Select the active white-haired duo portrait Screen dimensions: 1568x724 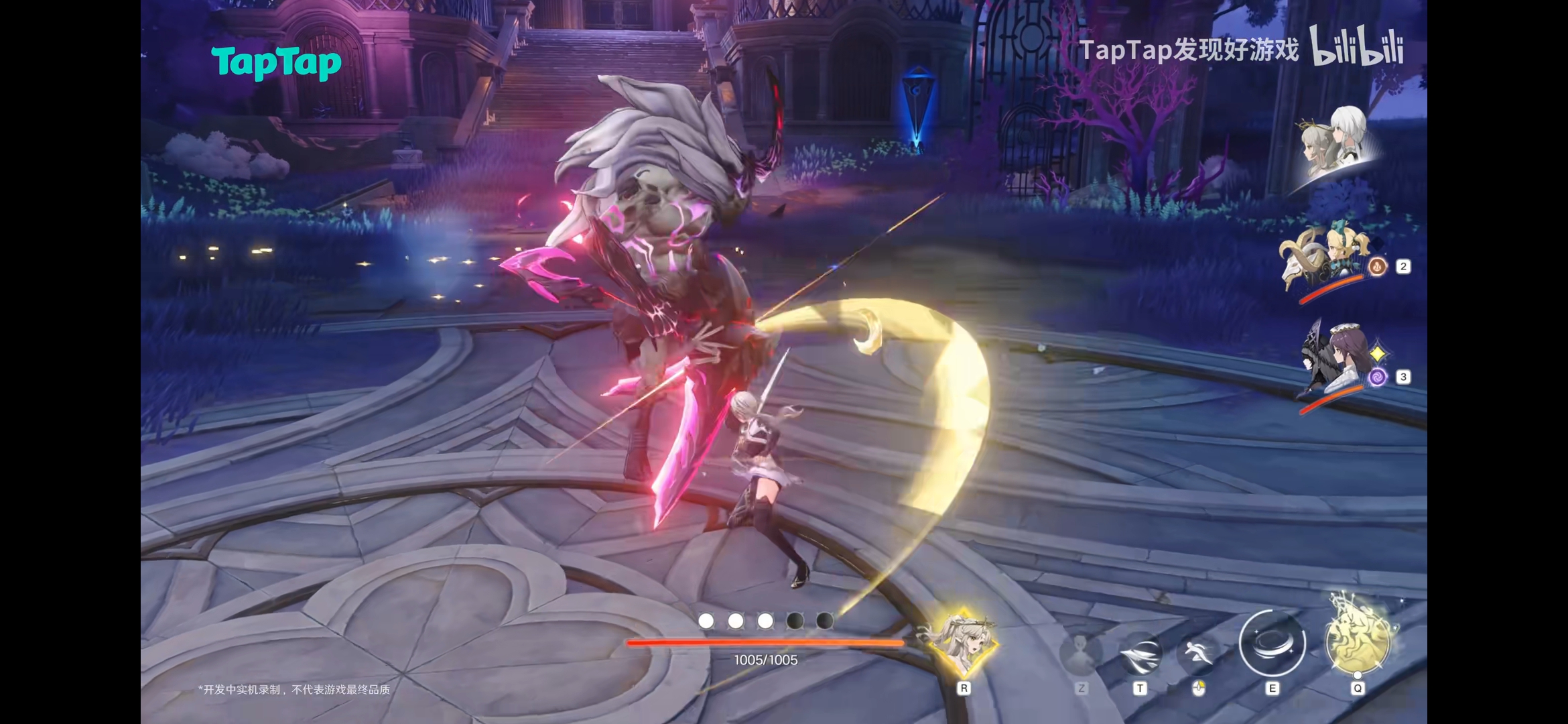click(x=1335, y=142)
